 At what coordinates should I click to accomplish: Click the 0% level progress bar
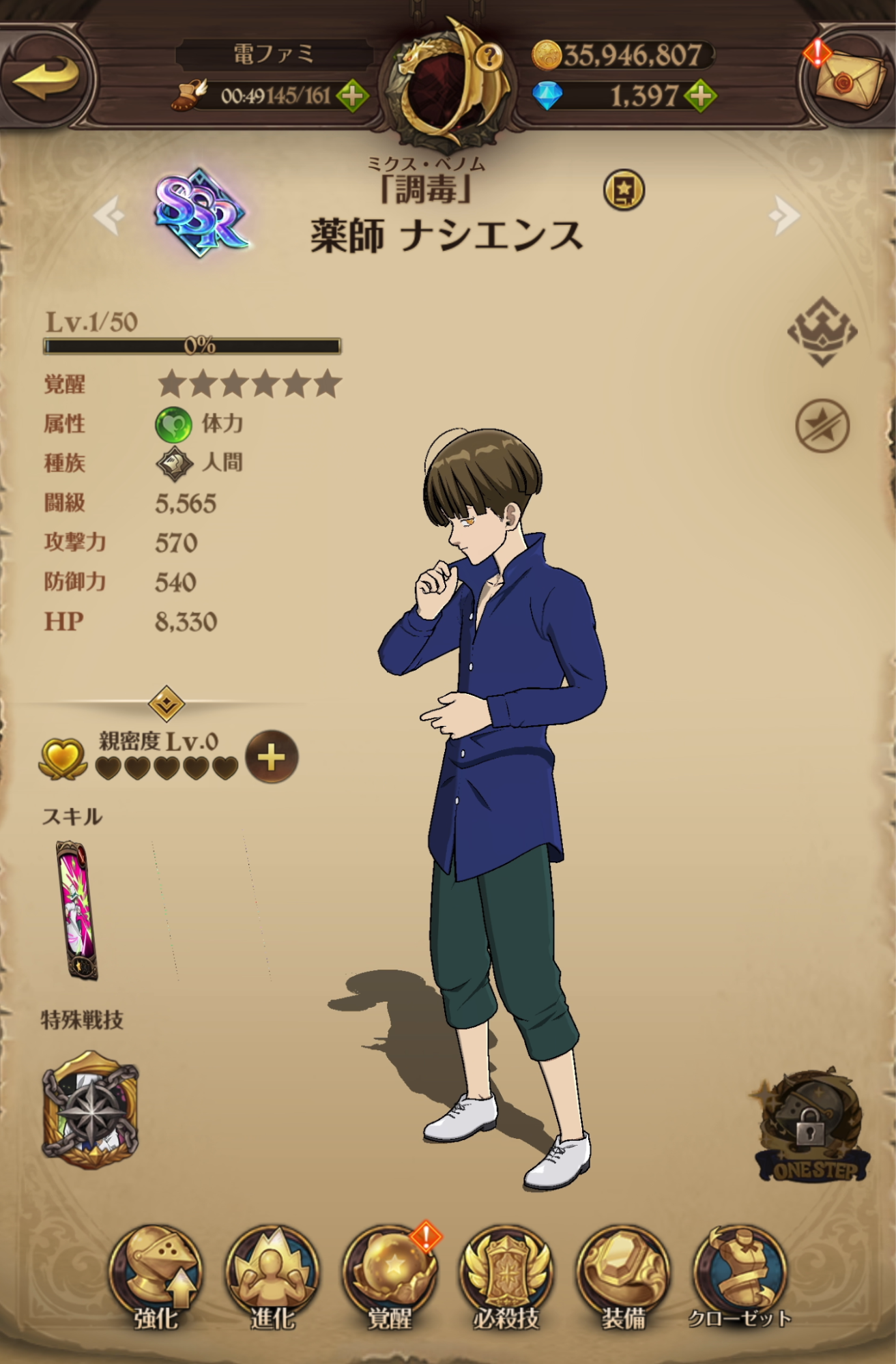tap(194, 347)
